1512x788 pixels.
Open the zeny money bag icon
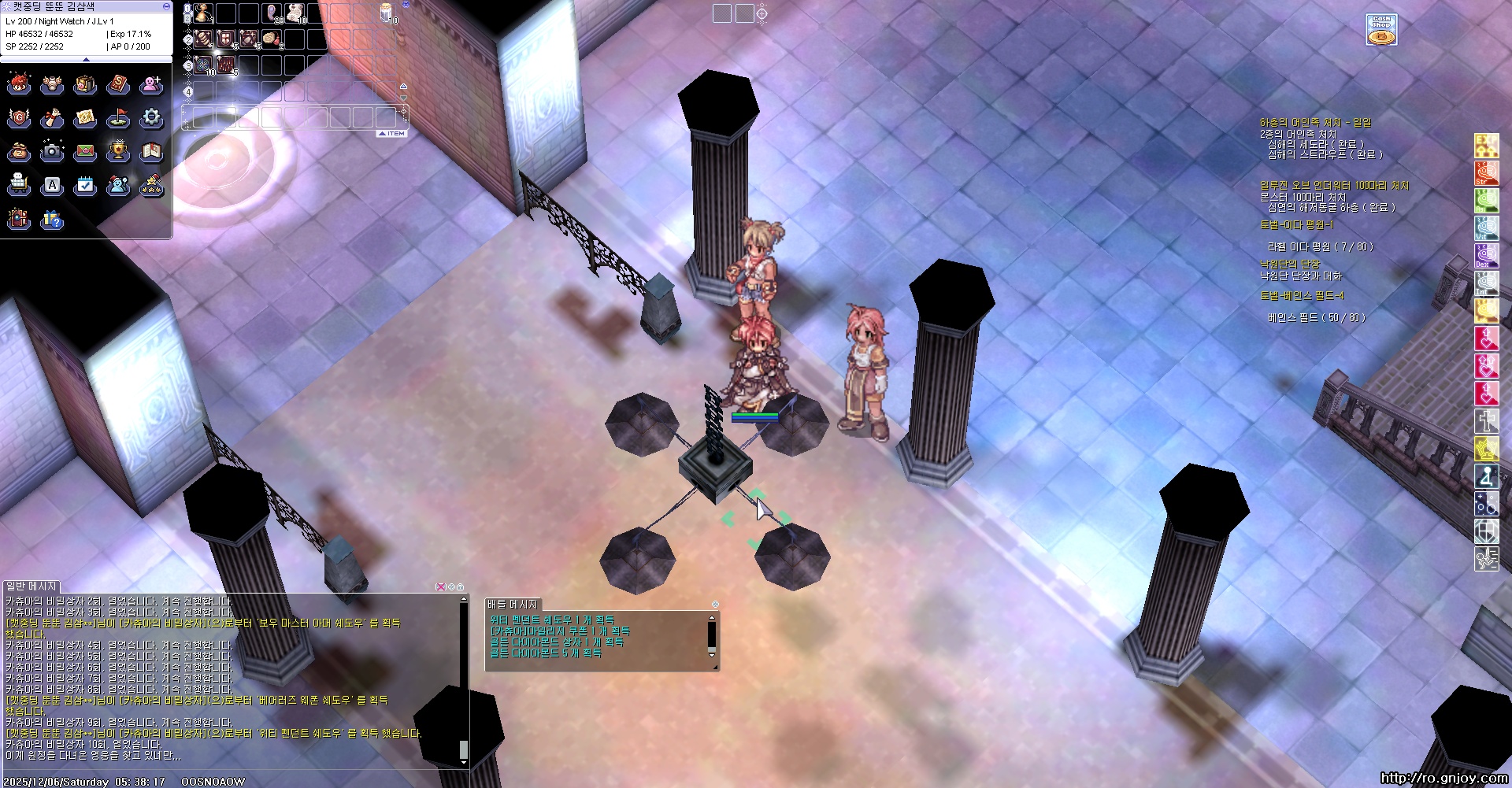(19, 151)
